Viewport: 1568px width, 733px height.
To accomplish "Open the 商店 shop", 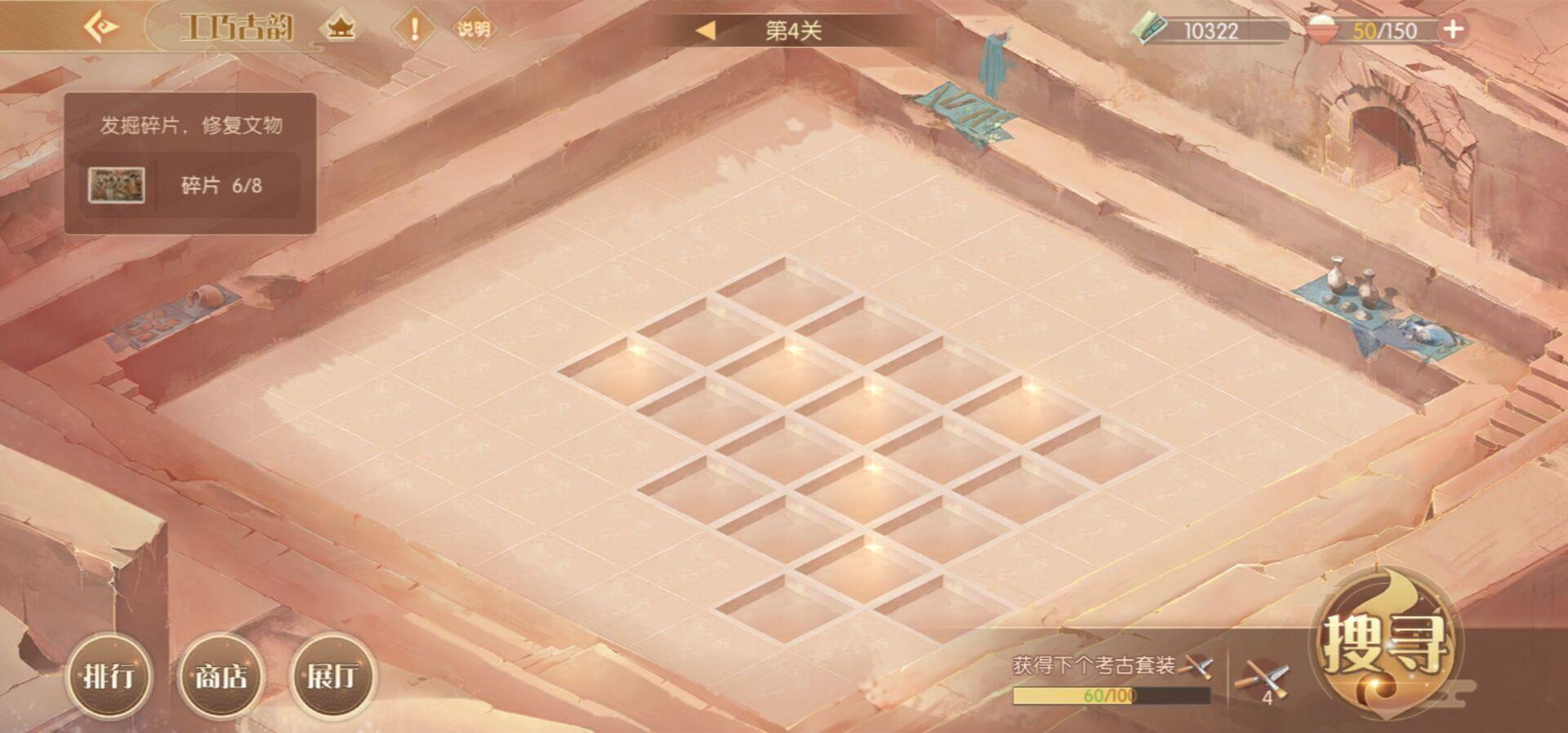I will pyautogui.click(x=220, y=676).
